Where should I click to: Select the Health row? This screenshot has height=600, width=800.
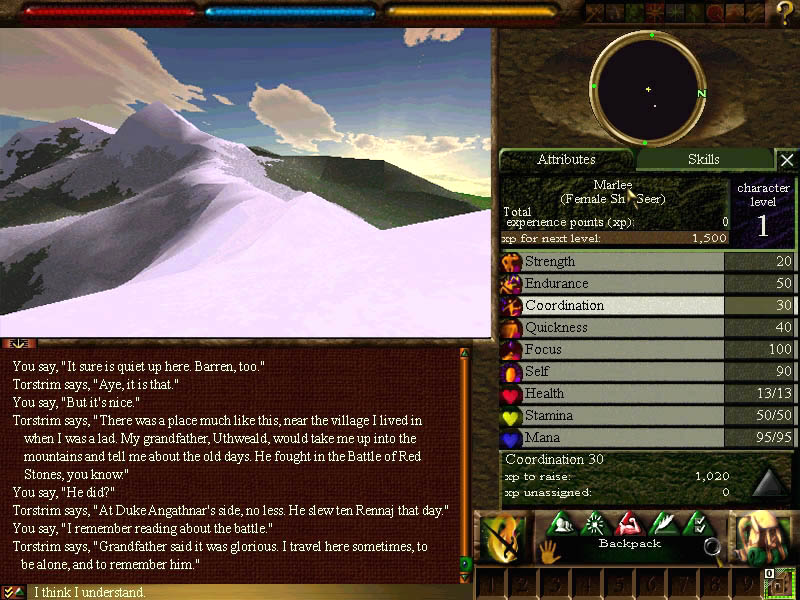tap(612, 394)
